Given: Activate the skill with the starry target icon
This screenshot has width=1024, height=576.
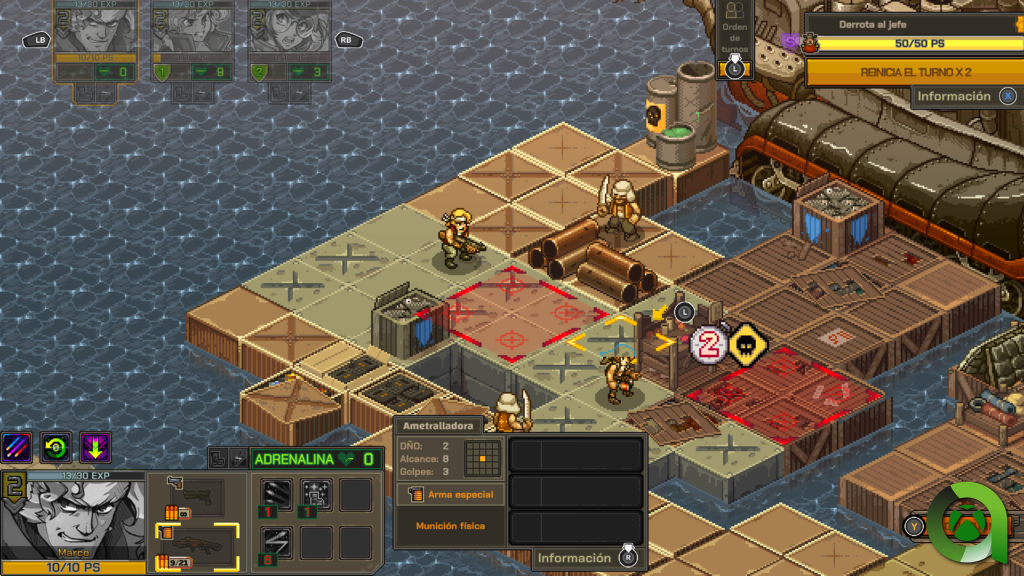Looking at the screenshot, I should [x=316, y=495].
